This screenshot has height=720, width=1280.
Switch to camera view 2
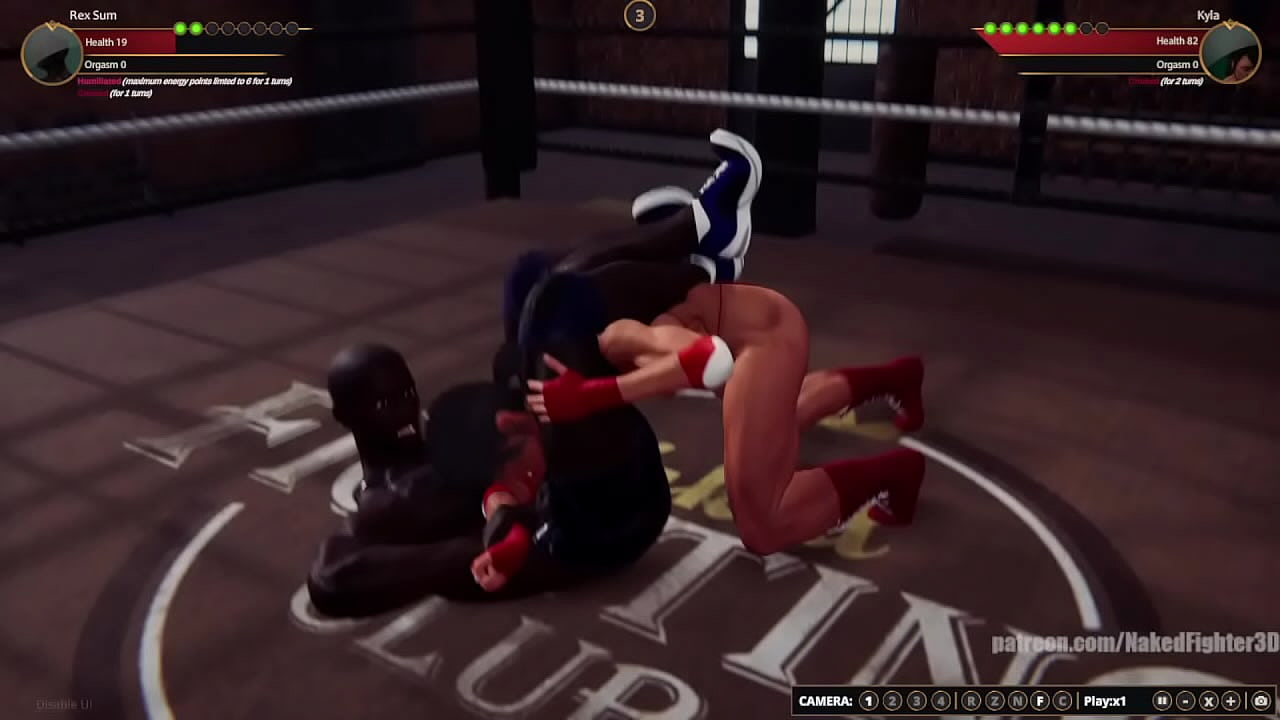[892, 699]
